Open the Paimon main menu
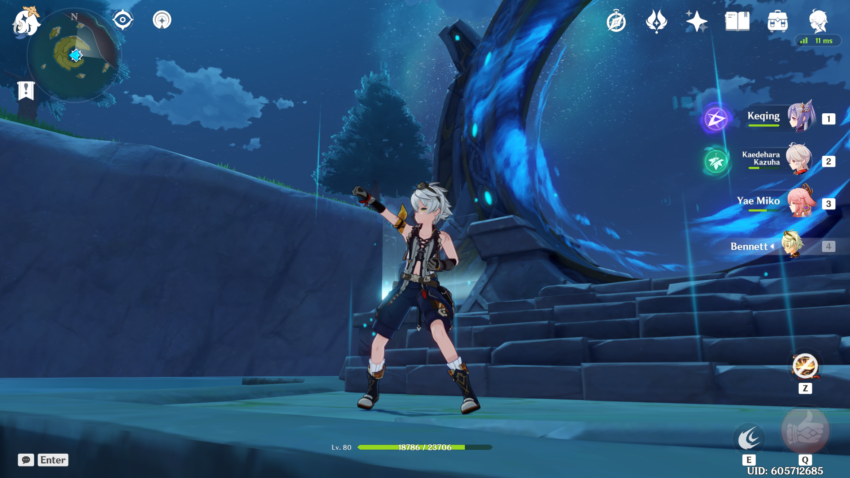The image size is (850, 478). coord(26,21)
